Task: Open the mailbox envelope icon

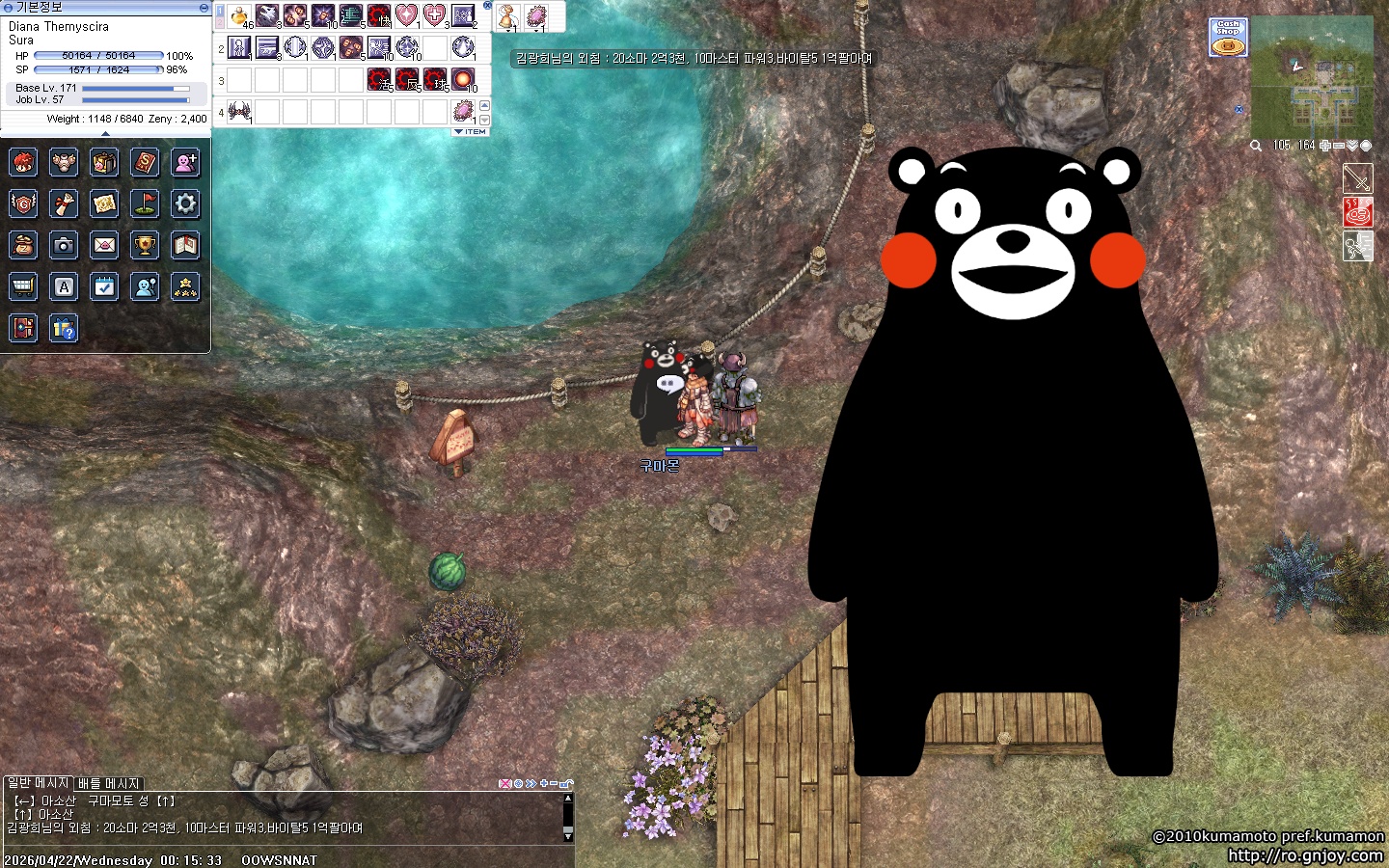Action: click(104, 245)
